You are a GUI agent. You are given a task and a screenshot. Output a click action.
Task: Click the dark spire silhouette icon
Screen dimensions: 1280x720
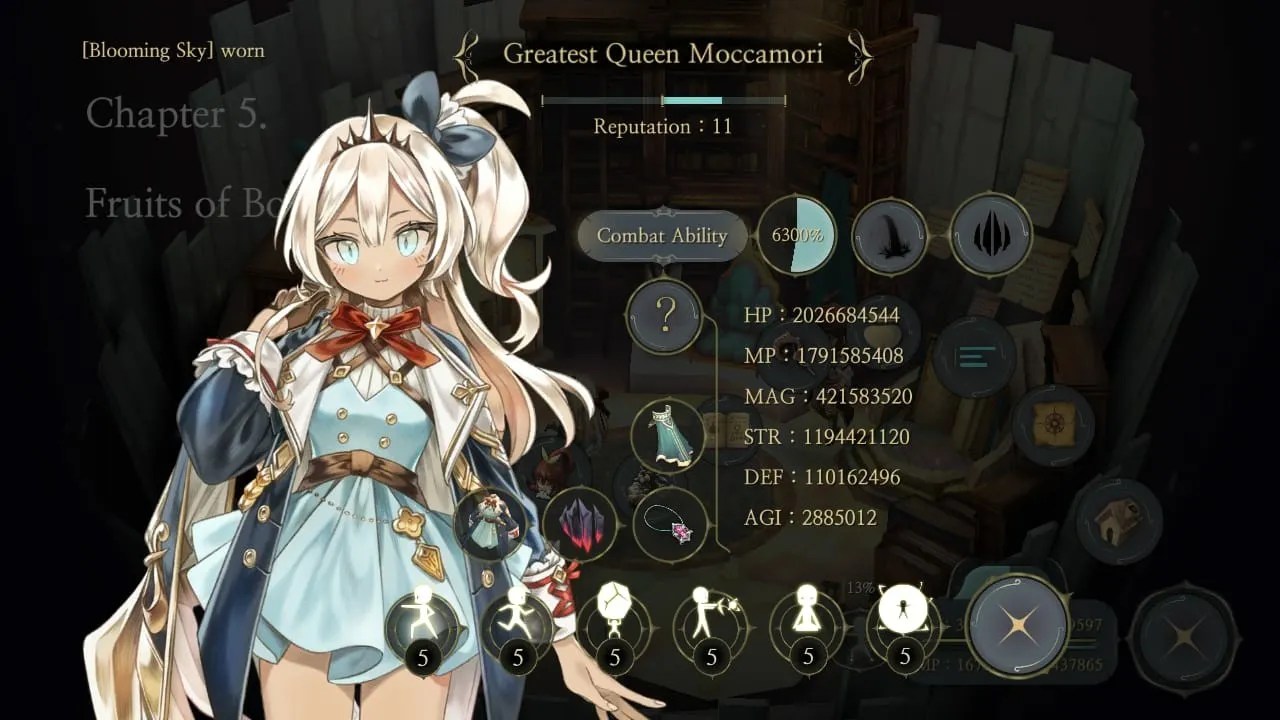pos(889,237)
